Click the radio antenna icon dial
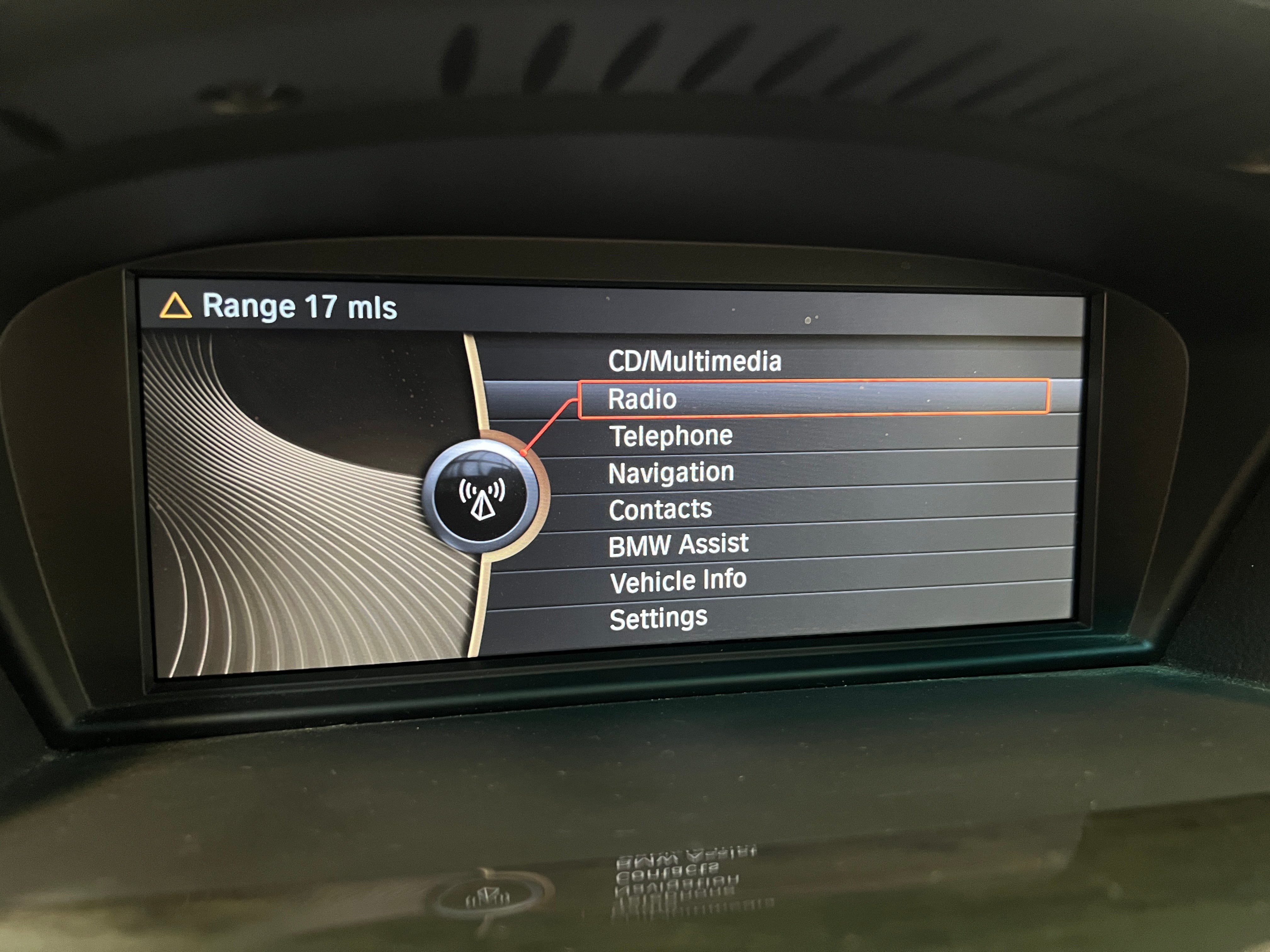The width and height of the screenshot is (1270, 952). point(481,497)
